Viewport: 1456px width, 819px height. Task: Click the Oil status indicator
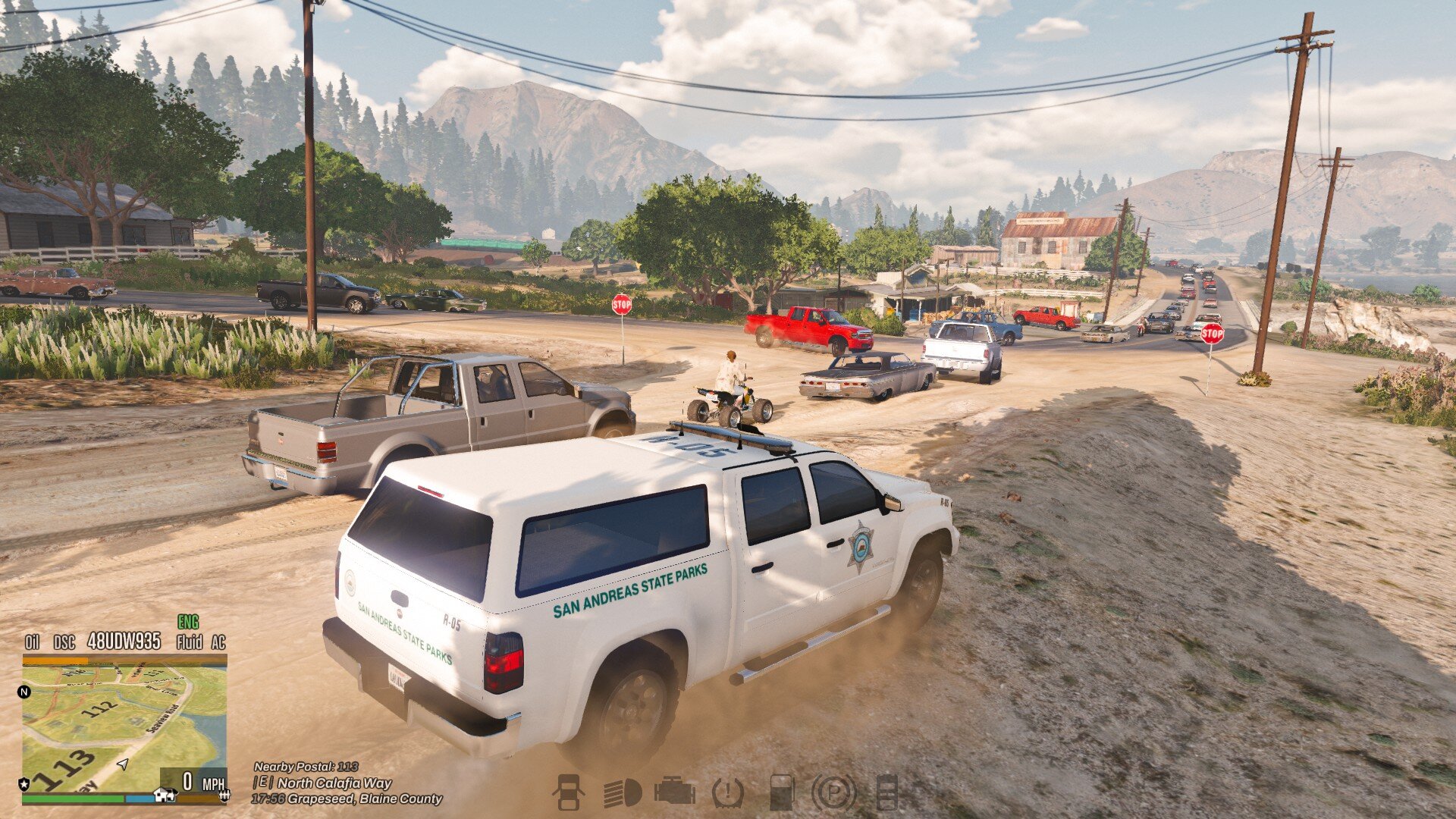coord(32,642)
